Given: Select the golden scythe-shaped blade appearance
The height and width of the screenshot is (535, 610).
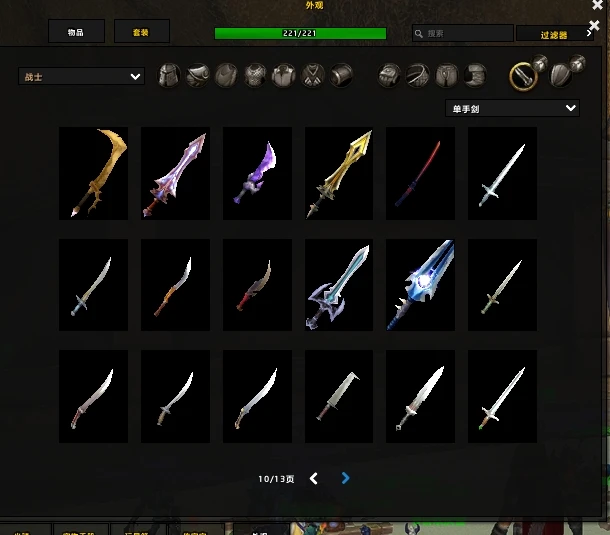Looking at the screenshot, I should point(93,173).
